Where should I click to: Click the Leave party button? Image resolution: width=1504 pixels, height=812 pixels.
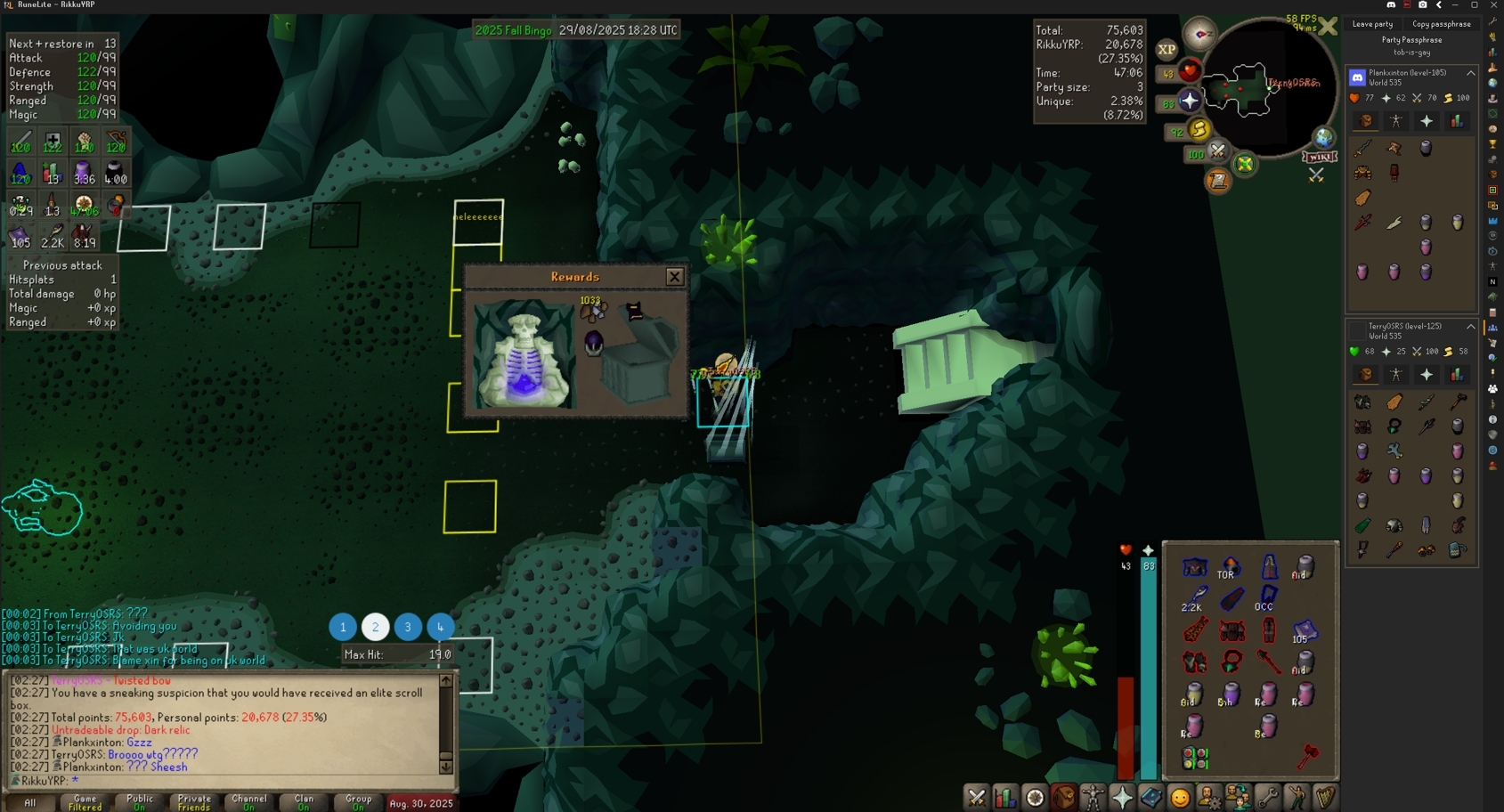click(x=1372, y=24)
